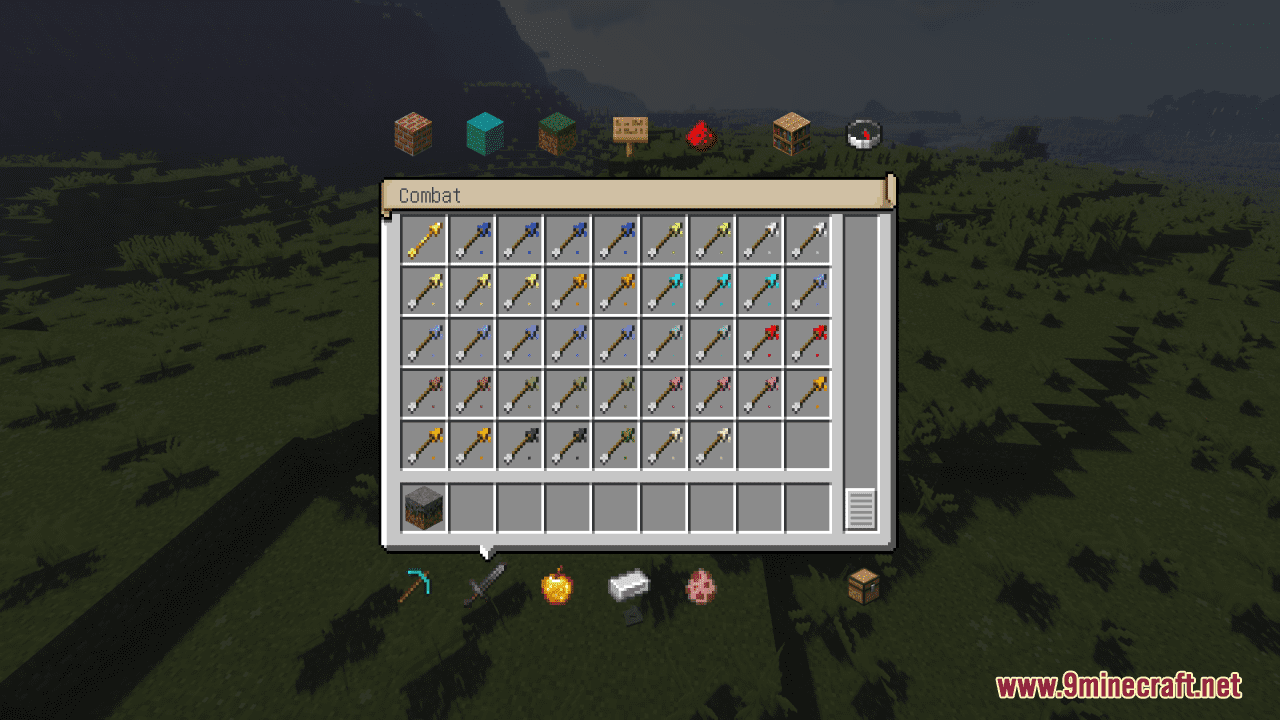Screen dimensions: 1280x720
Task: Open the Search tab via the compass icon
Action: point(862,132)
